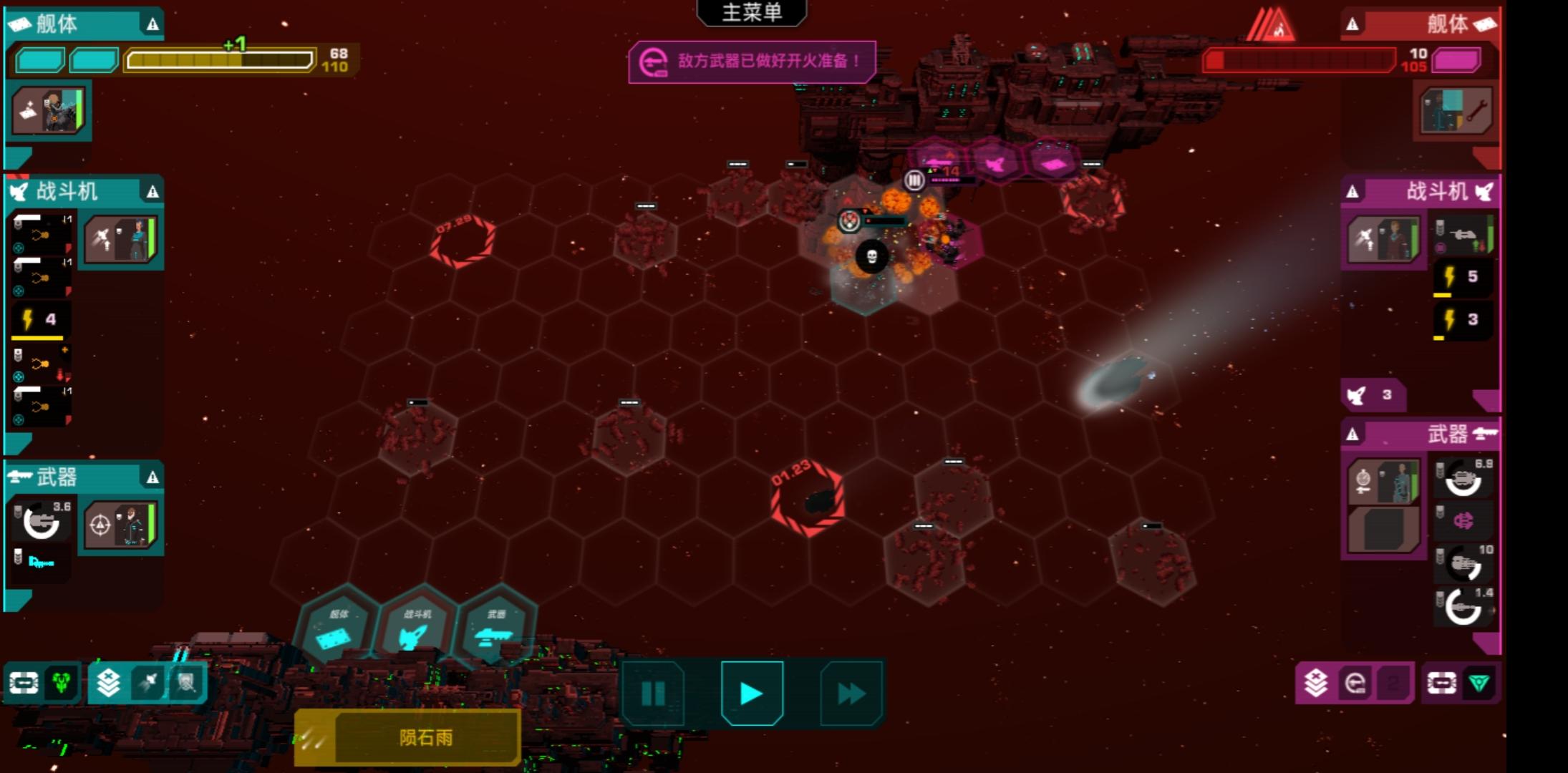Open the enemy 舰体 hull panel header

point(1420,24)
